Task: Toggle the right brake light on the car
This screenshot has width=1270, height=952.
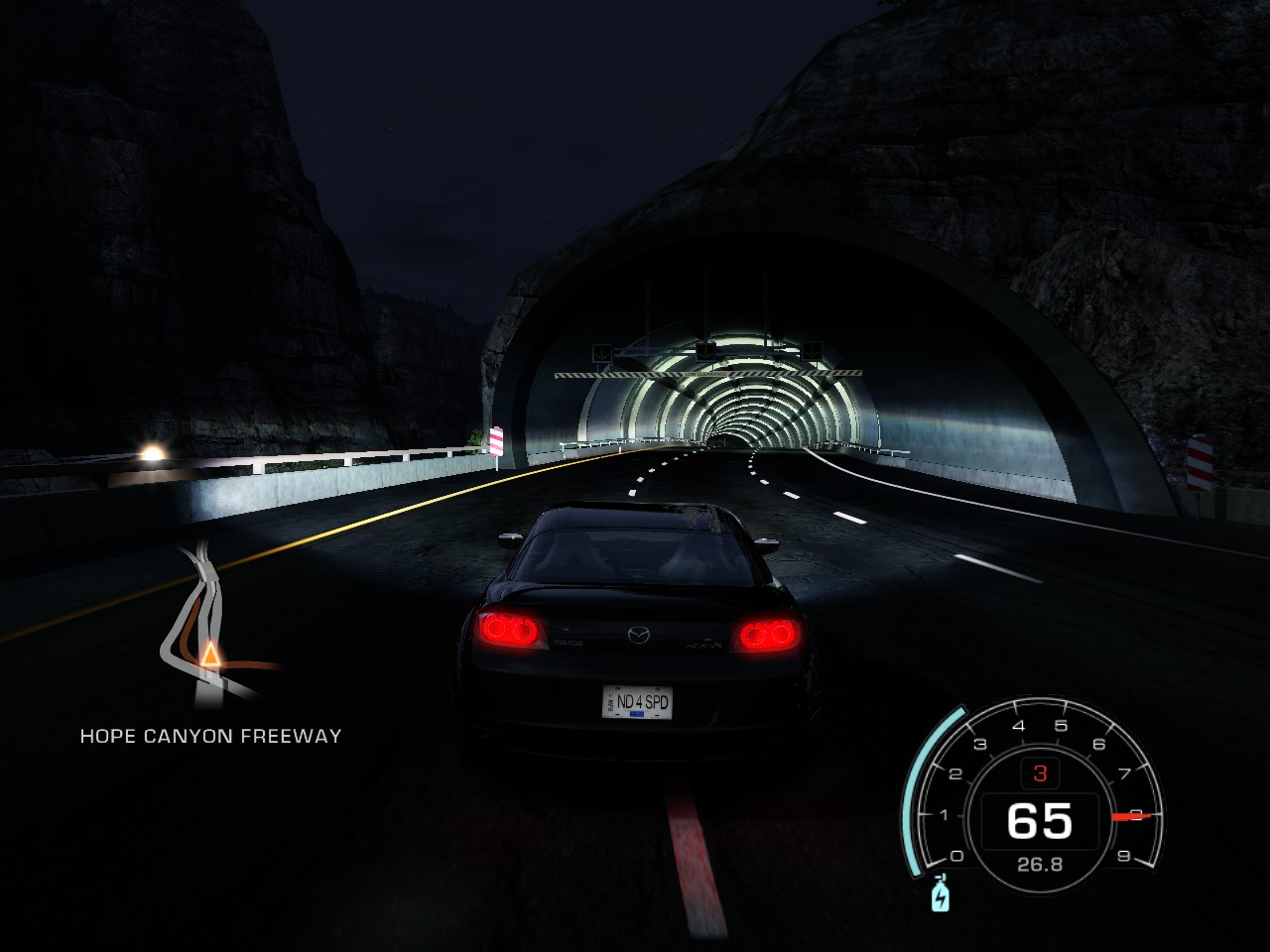Action: (764, 633)
